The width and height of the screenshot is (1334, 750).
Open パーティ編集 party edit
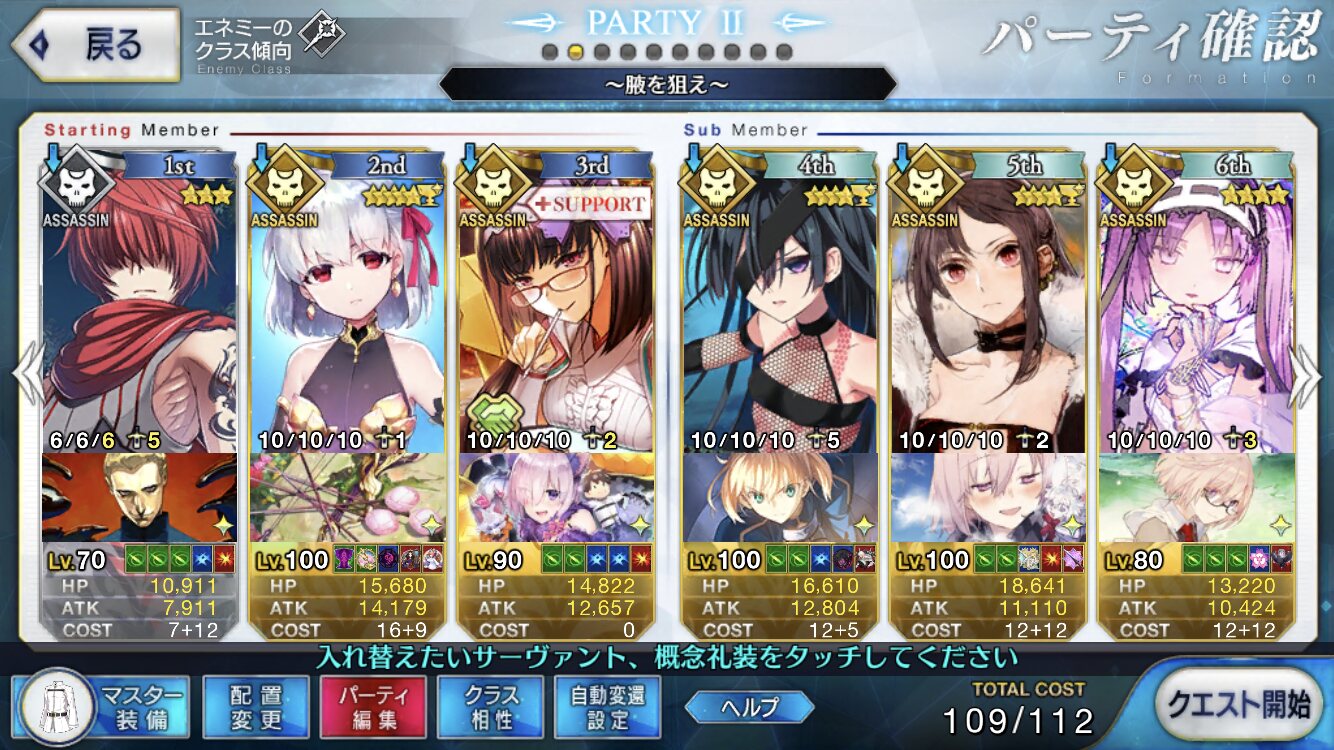(x=373, y=706)
